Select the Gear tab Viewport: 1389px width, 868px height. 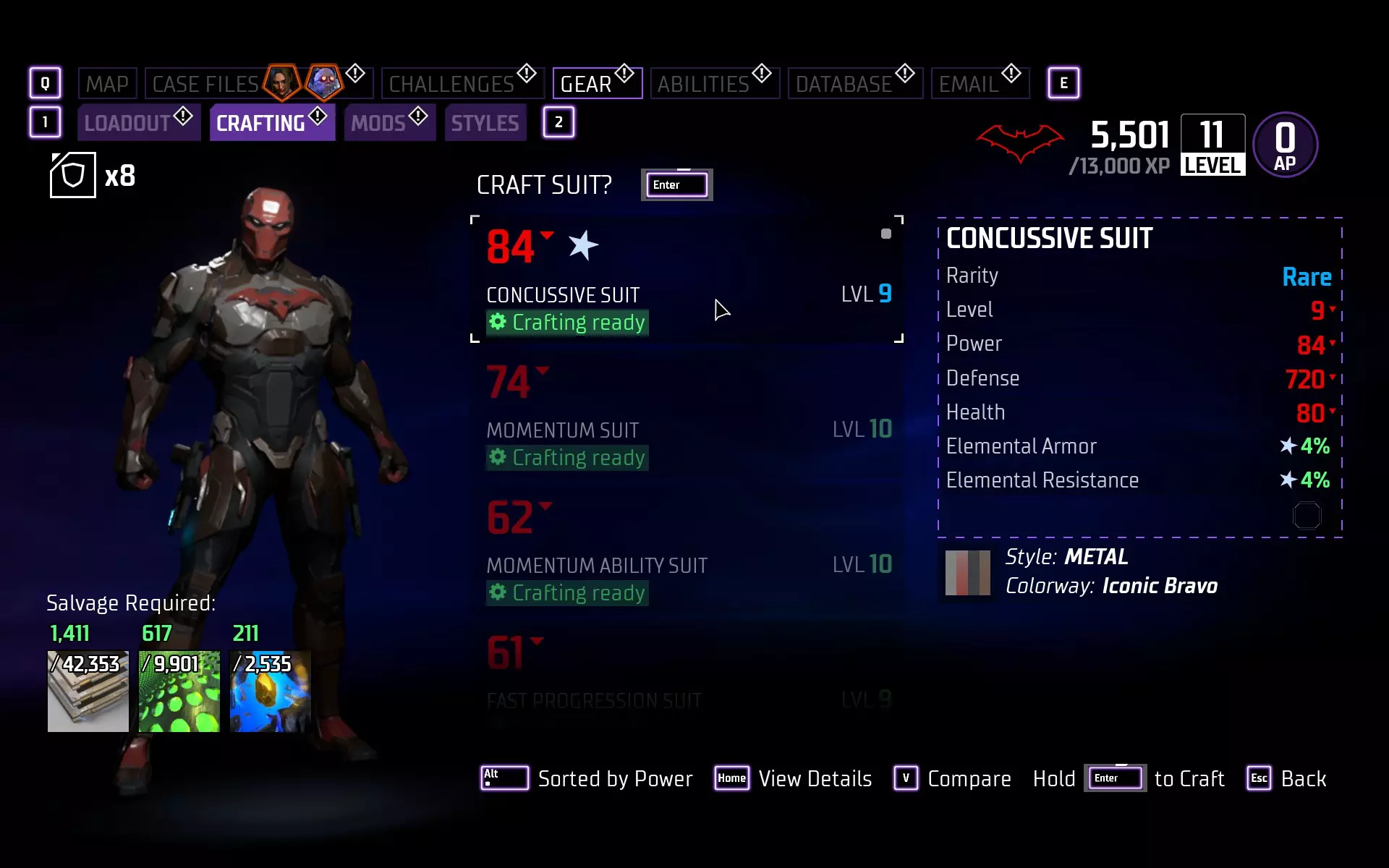click(x=587, y=84)
